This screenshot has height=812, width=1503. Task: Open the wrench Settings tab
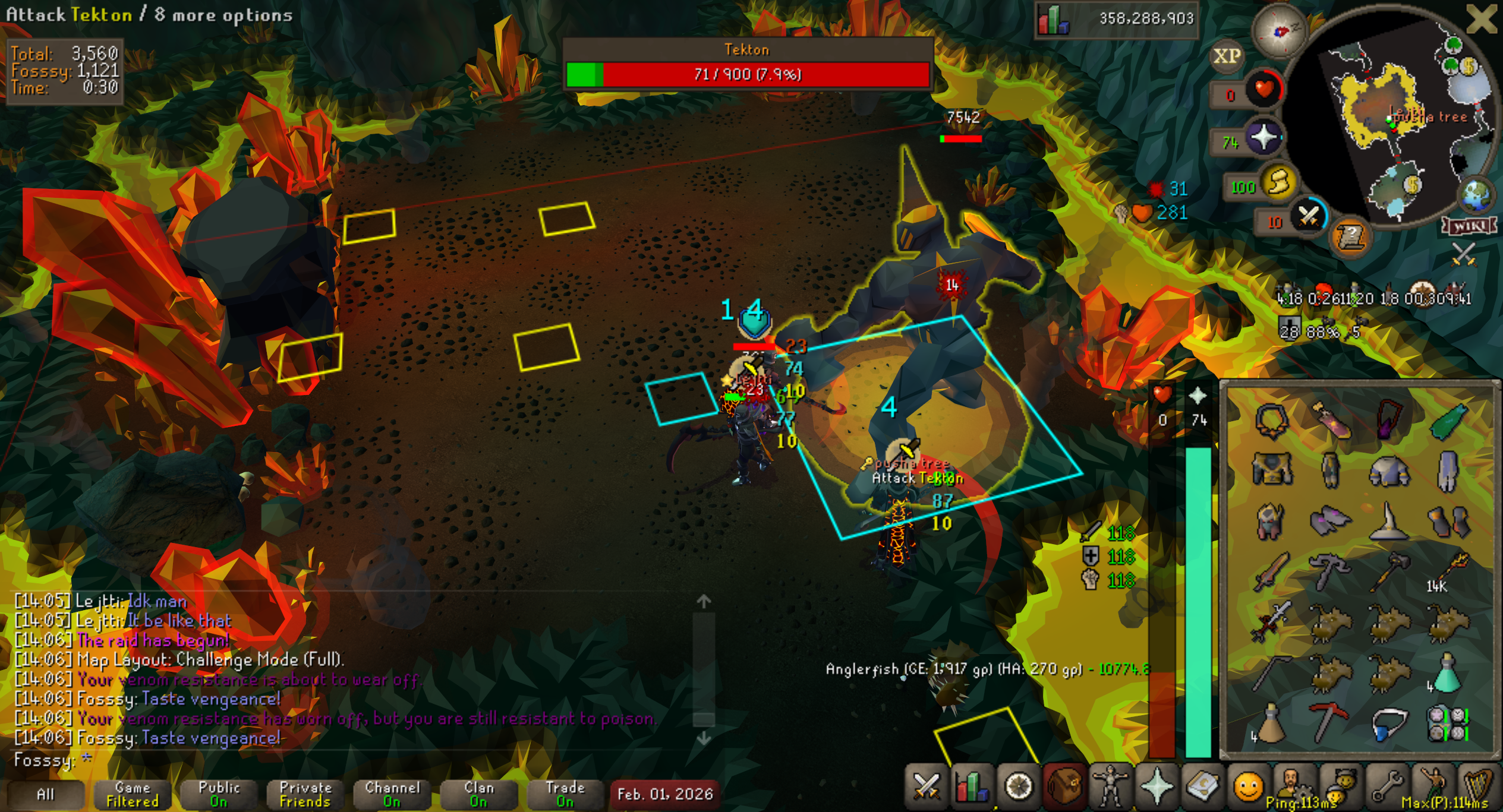pyautogui.click(x=1387, y=787)
